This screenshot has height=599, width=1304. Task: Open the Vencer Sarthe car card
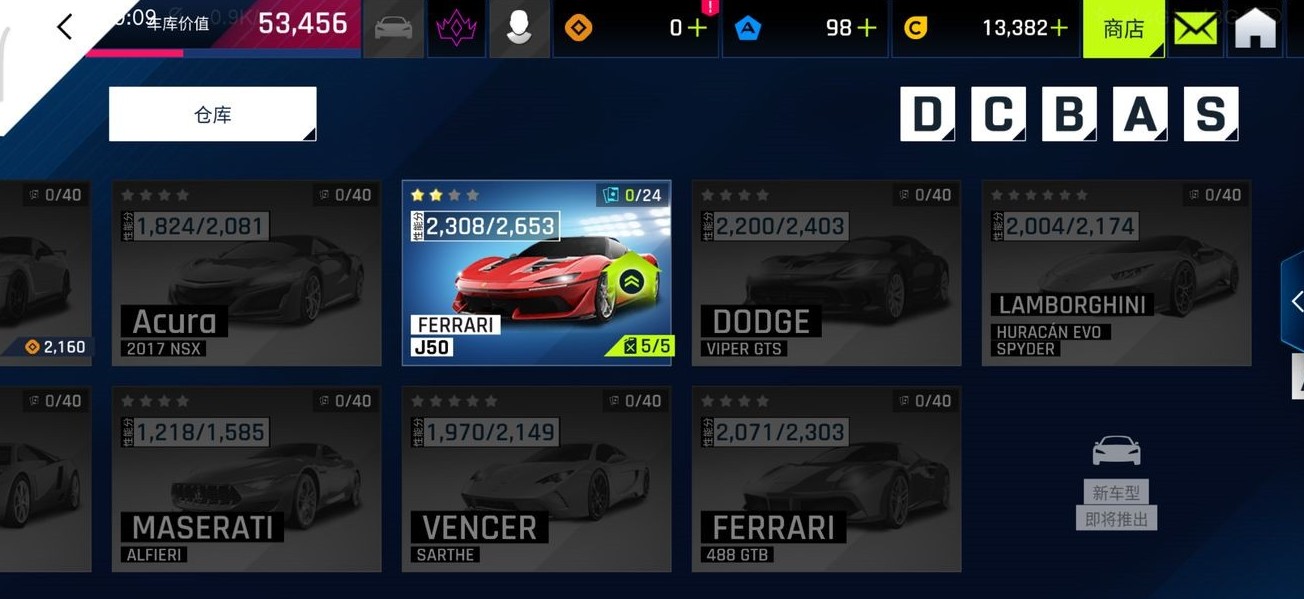[x=536, y=479]
